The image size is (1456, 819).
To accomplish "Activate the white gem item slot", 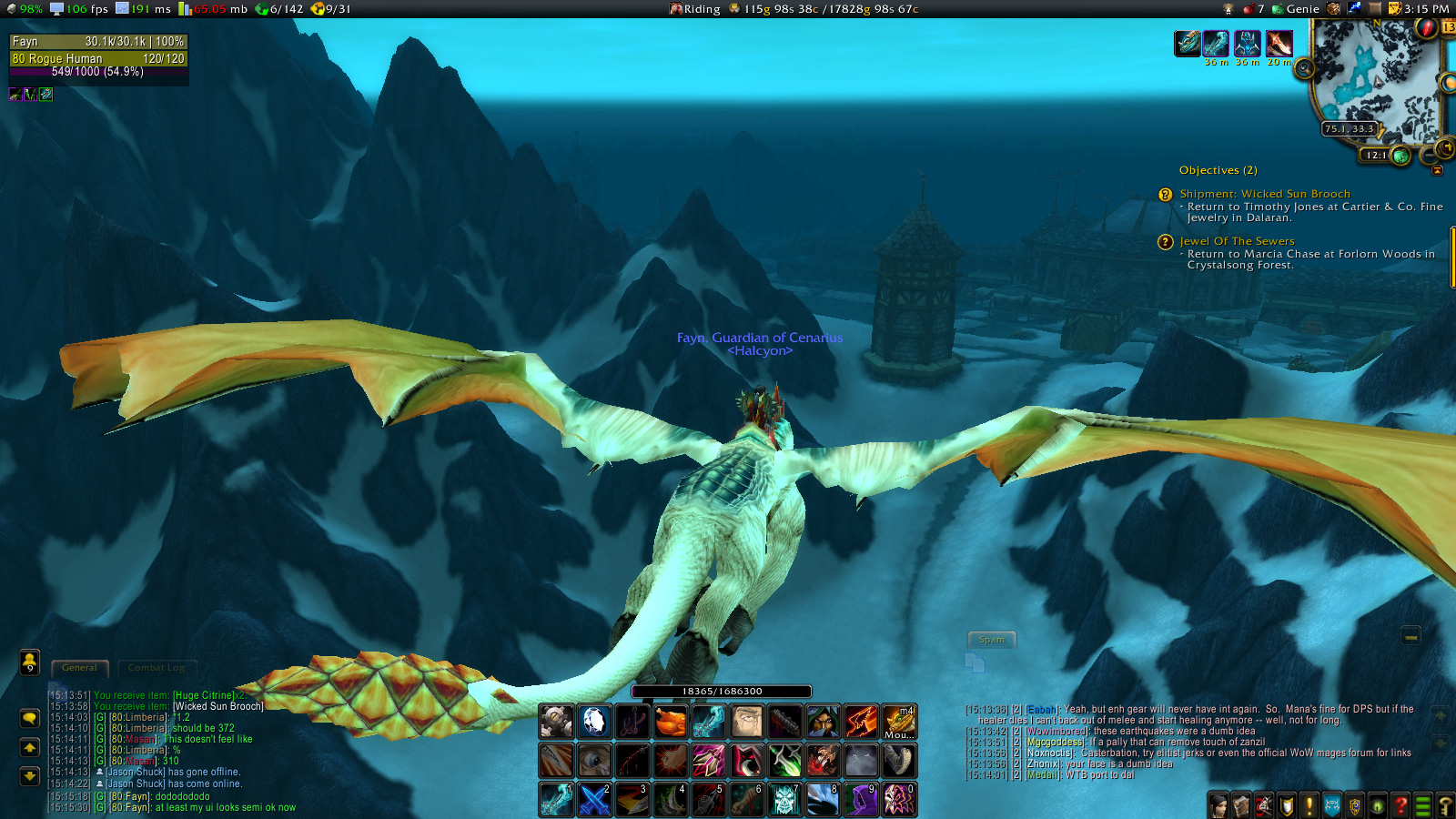I will click(x=594, y=722).
